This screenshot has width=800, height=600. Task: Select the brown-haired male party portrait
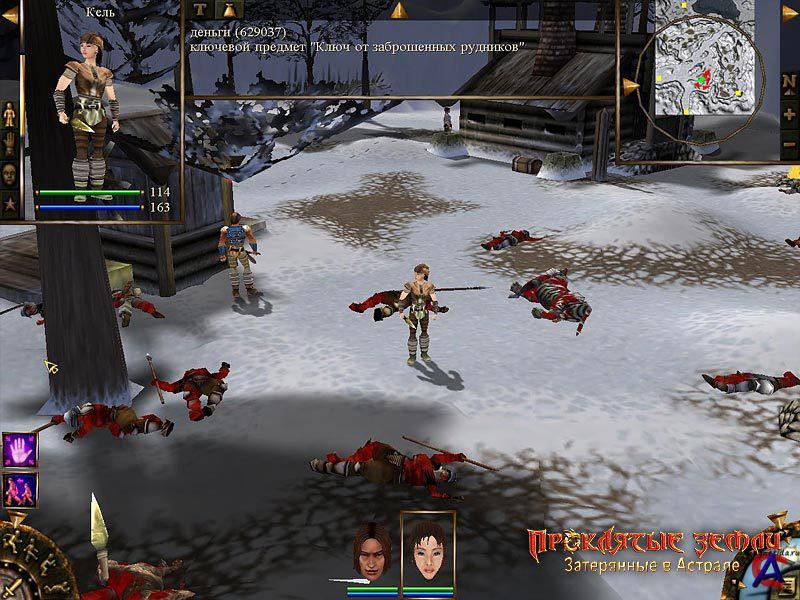371,551
